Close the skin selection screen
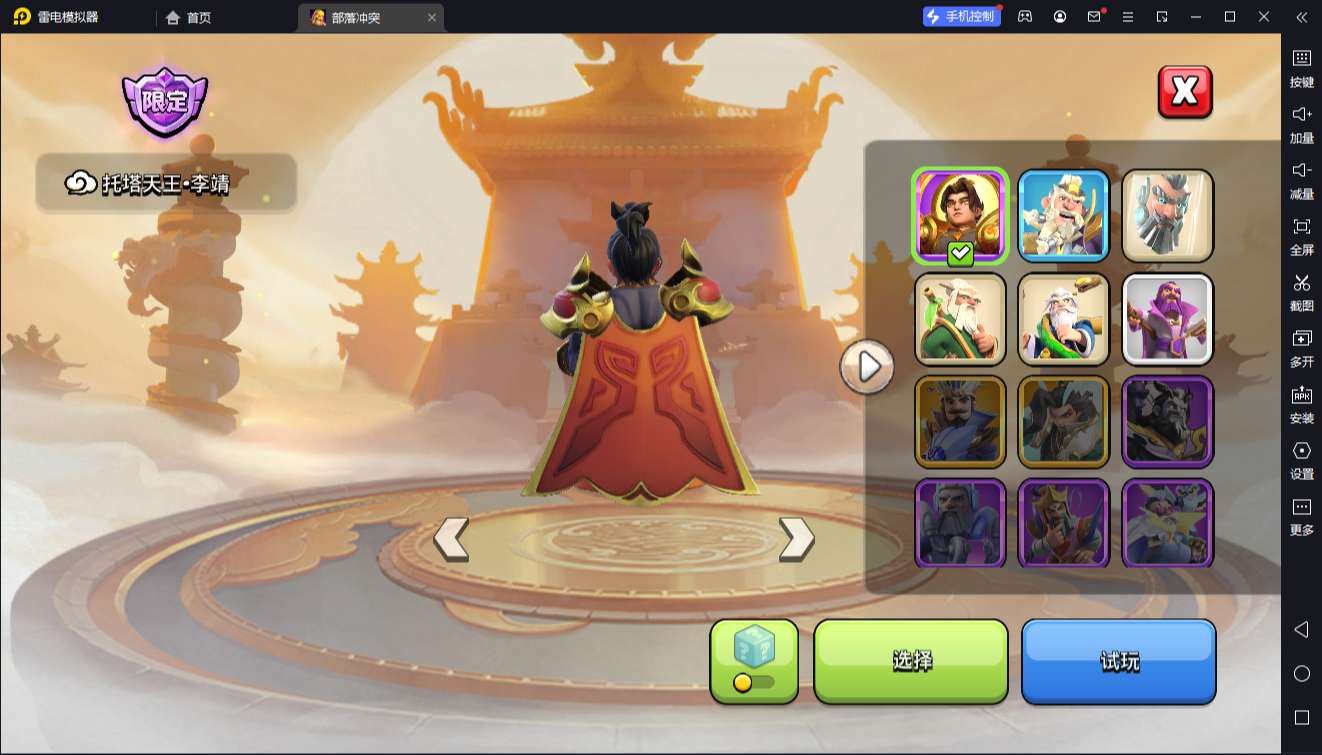 coord(1185,92)
